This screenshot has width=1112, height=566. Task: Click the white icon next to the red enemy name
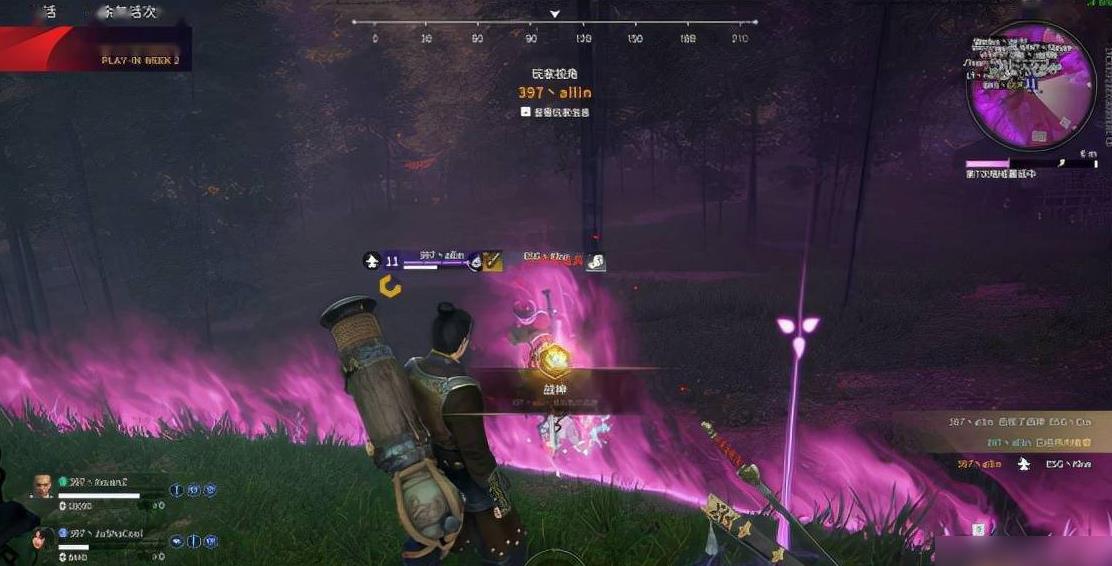click(x=595, y=261)
